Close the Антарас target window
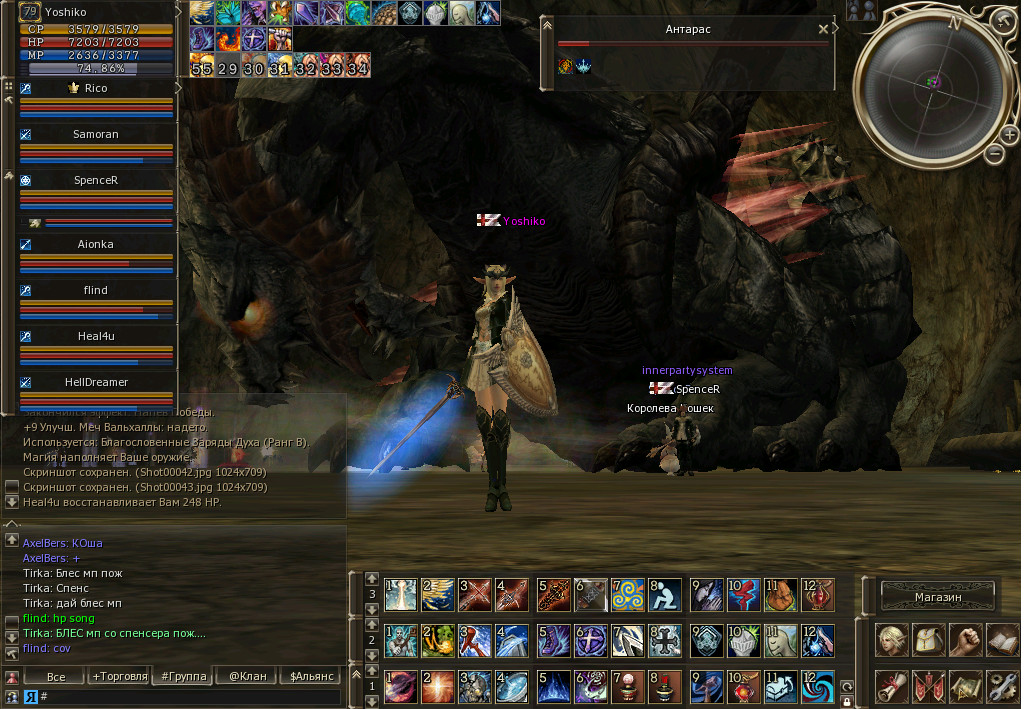 tap(823, 29)
